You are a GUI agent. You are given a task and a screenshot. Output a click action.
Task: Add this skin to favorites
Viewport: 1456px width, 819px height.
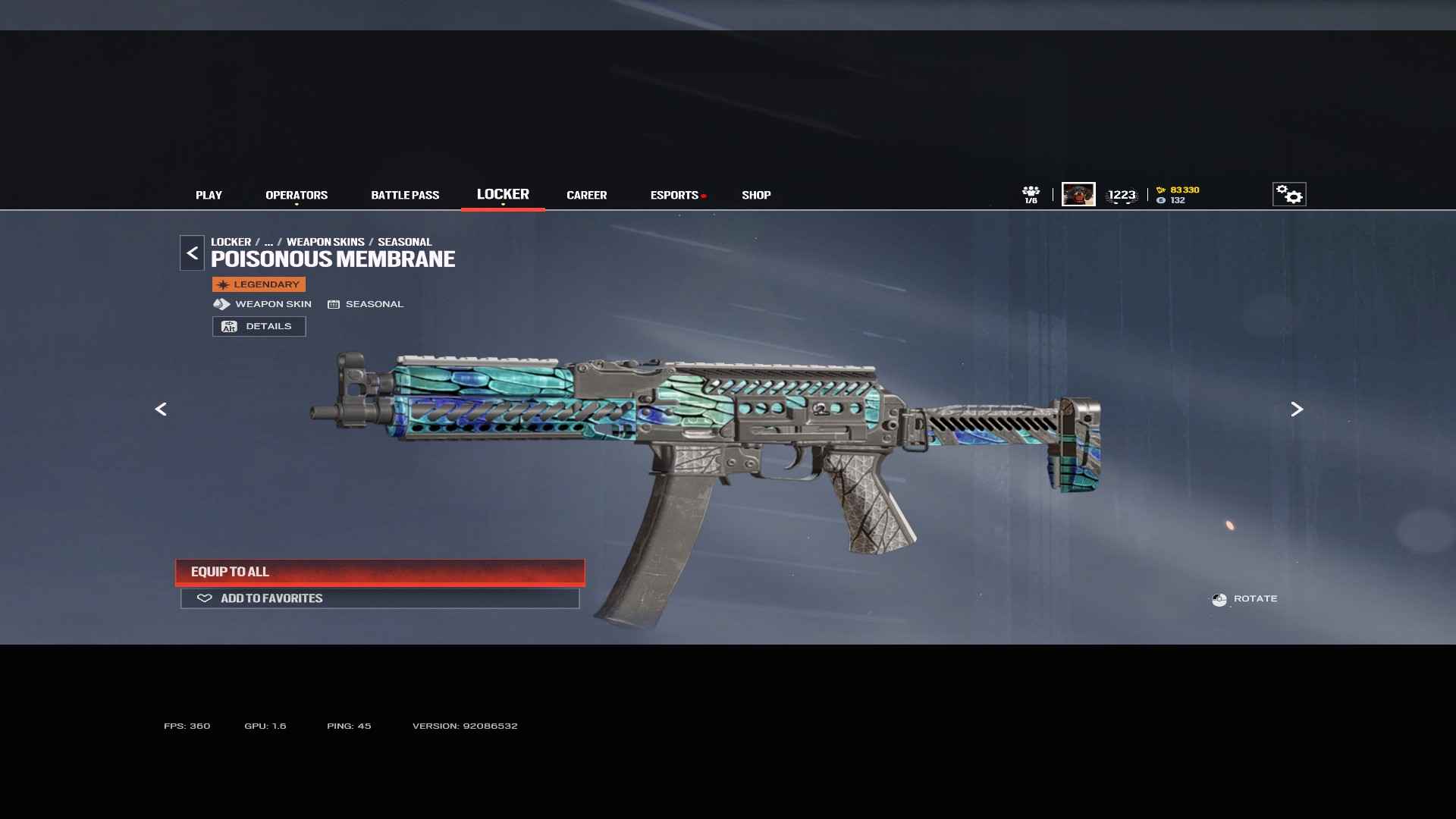pos(380,598)
